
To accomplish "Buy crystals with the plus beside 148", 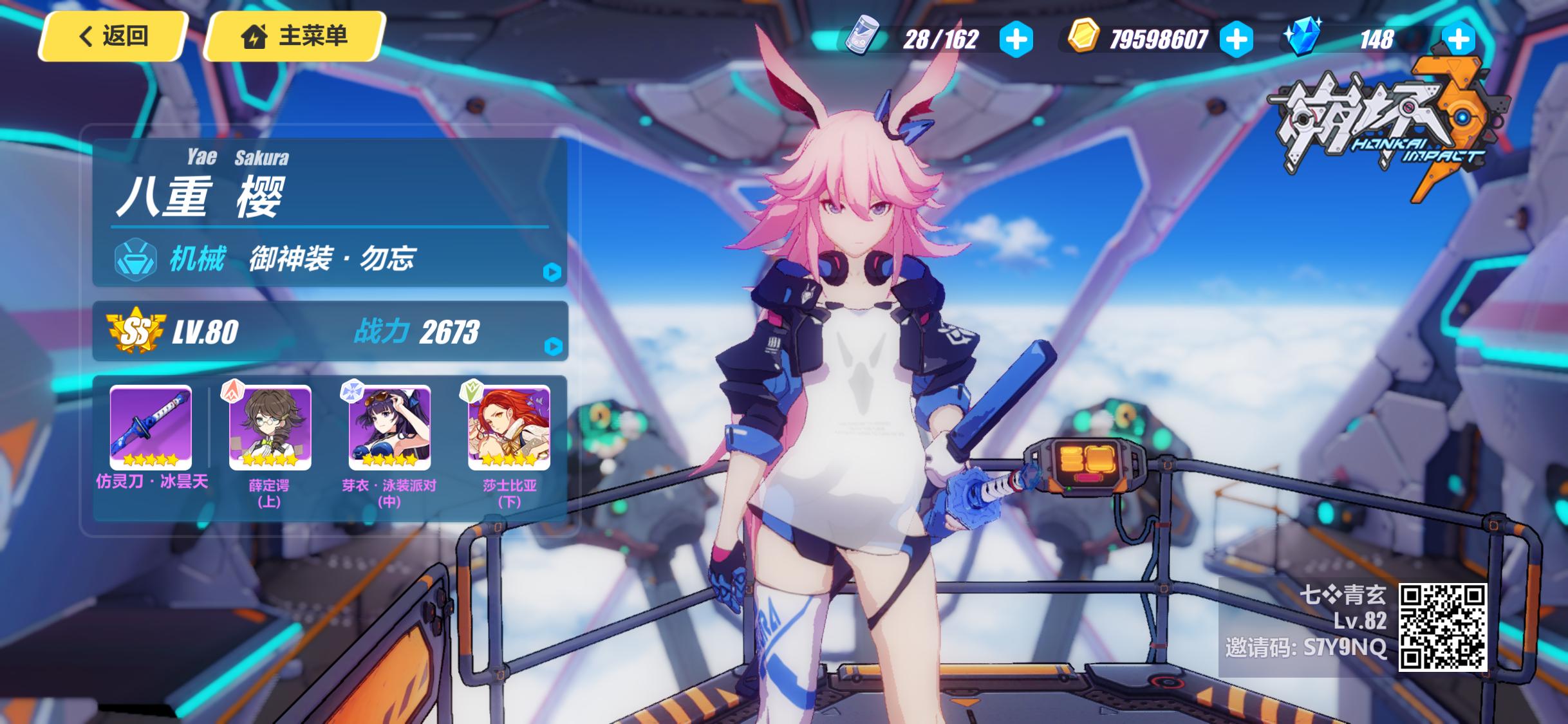I will click(x=1458, y=40).
